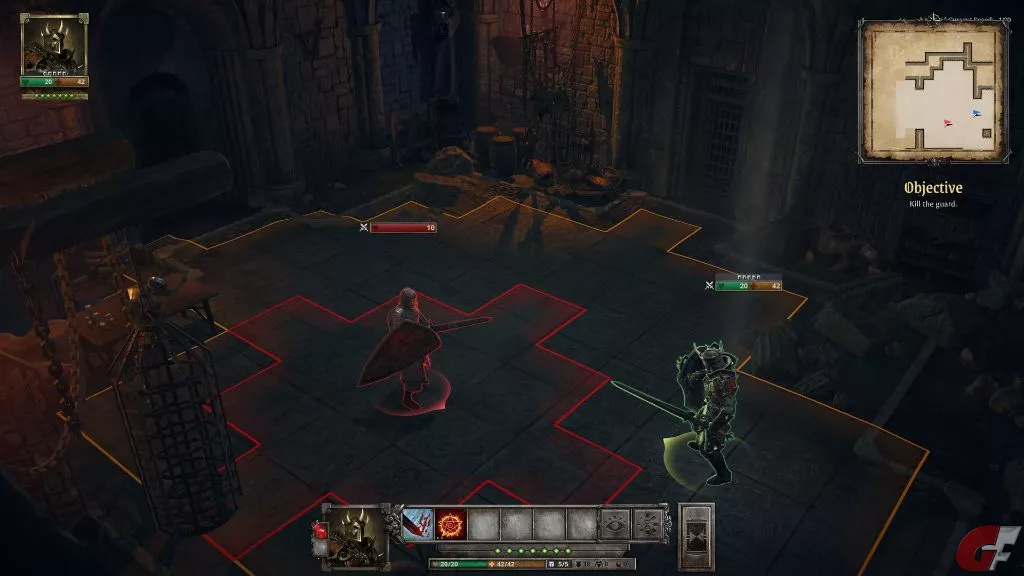
Task: Select the knight portrait in the action bar
Action: point(355,535)
